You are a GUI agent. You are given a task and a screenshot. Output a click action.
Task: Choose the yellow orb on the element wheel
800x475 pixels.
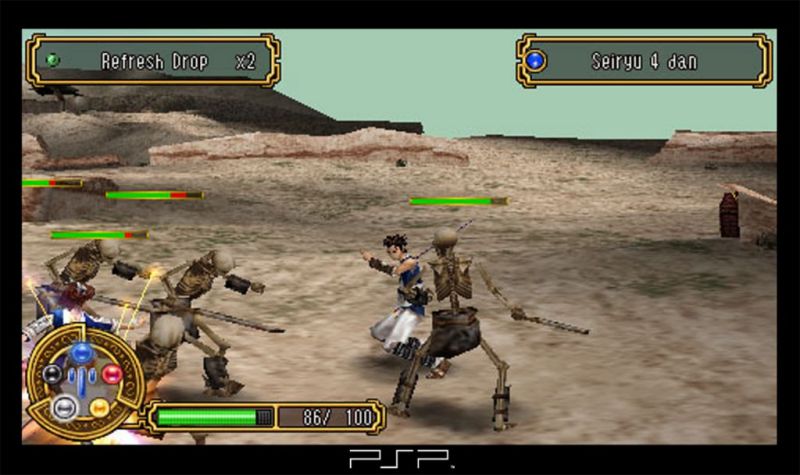(x=99, y=406)
